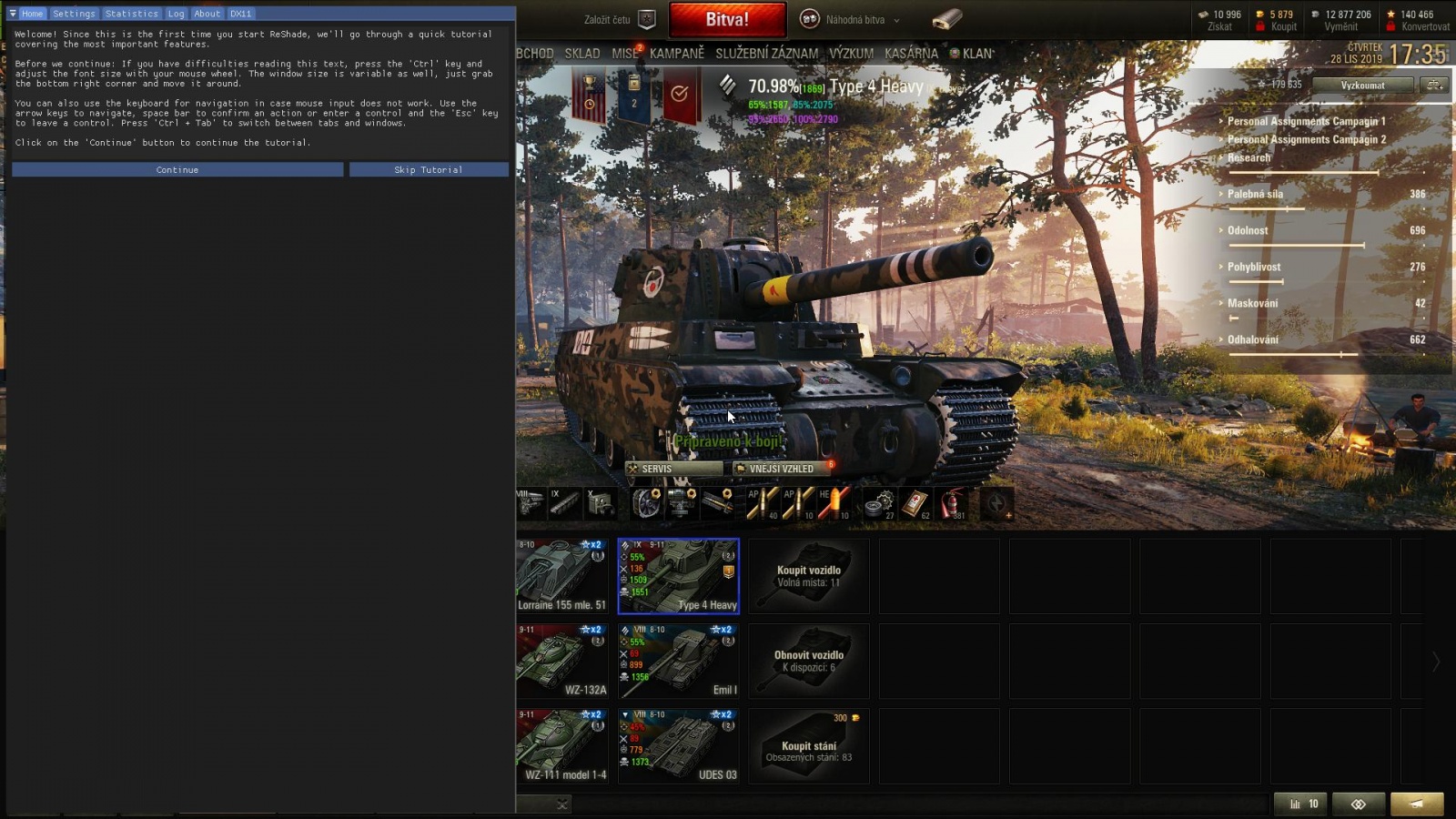This screenshot has height=819, width=1456.
Task: Open the KASÁRNA barracks menu
Action: click(911, 54)
